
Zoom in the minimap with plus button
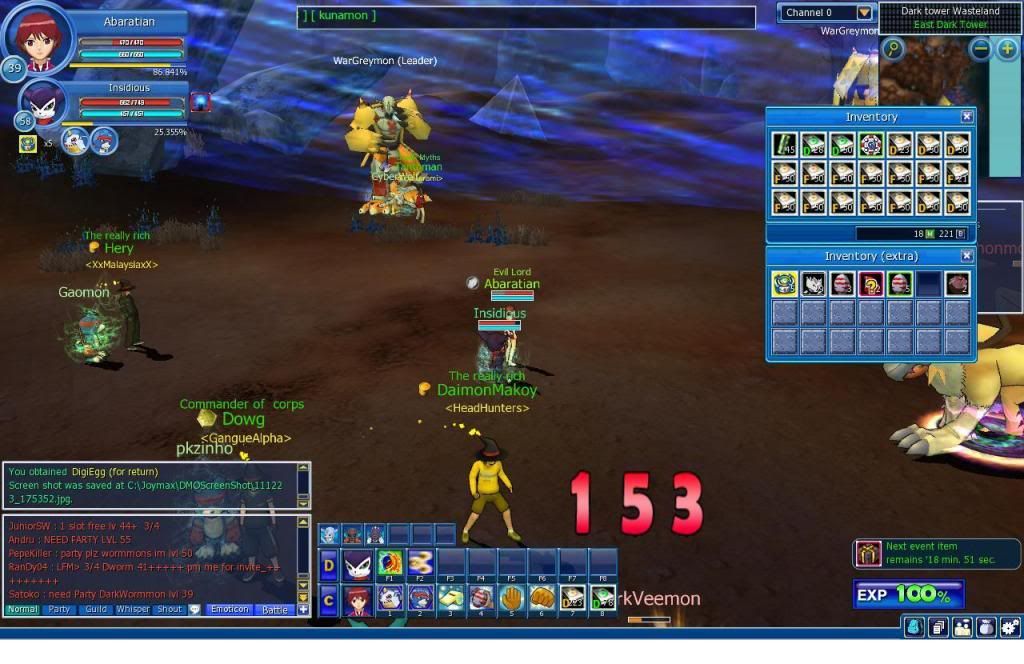point(1008,48)
